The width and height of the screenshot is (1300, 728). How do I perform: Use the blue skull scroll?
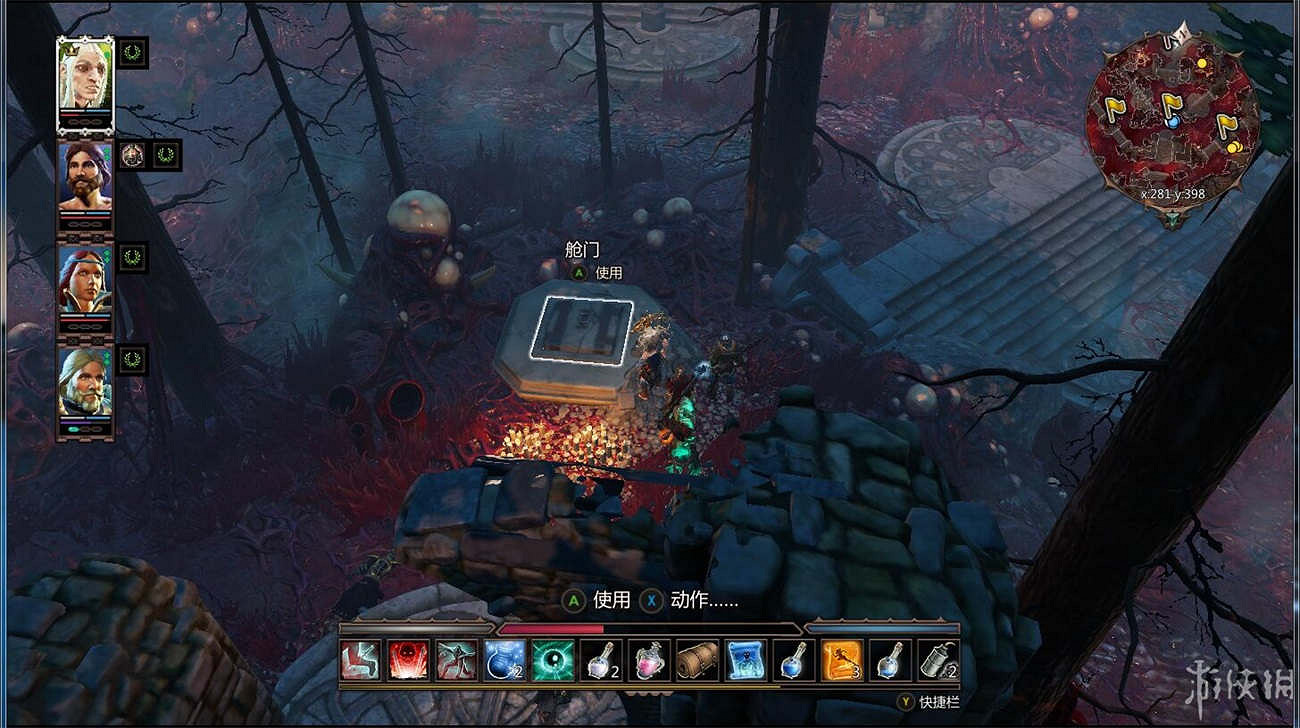click(x=746, y=660)
